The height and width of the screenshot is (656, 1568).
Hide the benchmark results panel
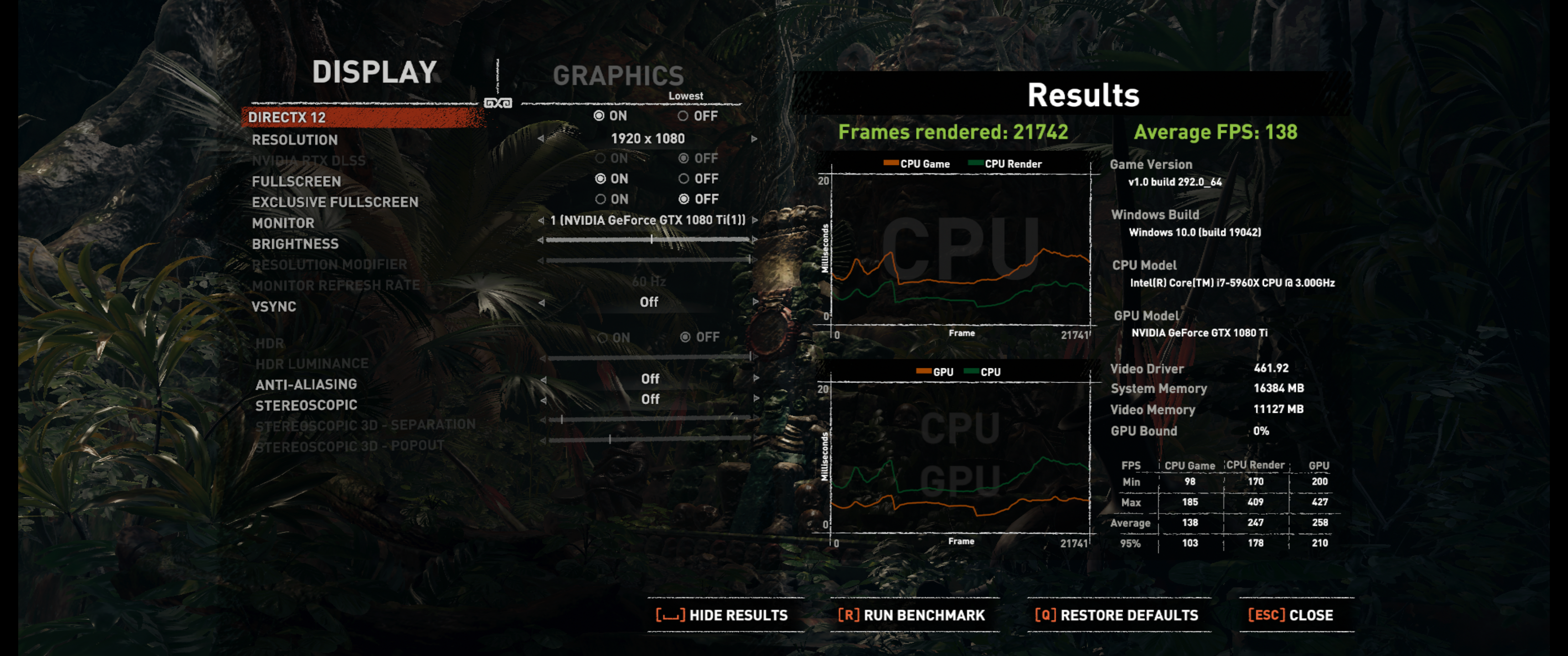coord(722,615)
